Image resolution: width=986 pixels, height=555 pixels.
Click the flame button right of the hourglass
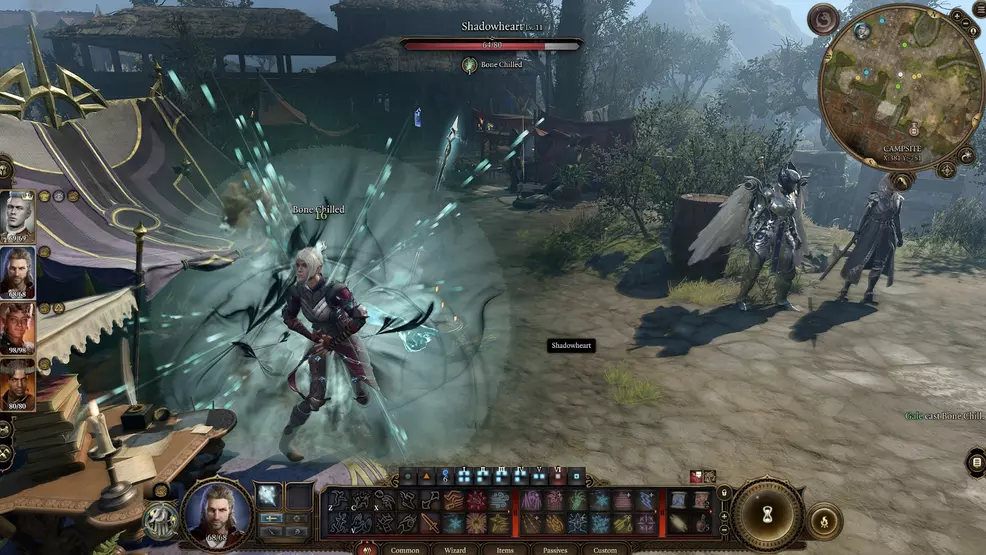point(826,521)
